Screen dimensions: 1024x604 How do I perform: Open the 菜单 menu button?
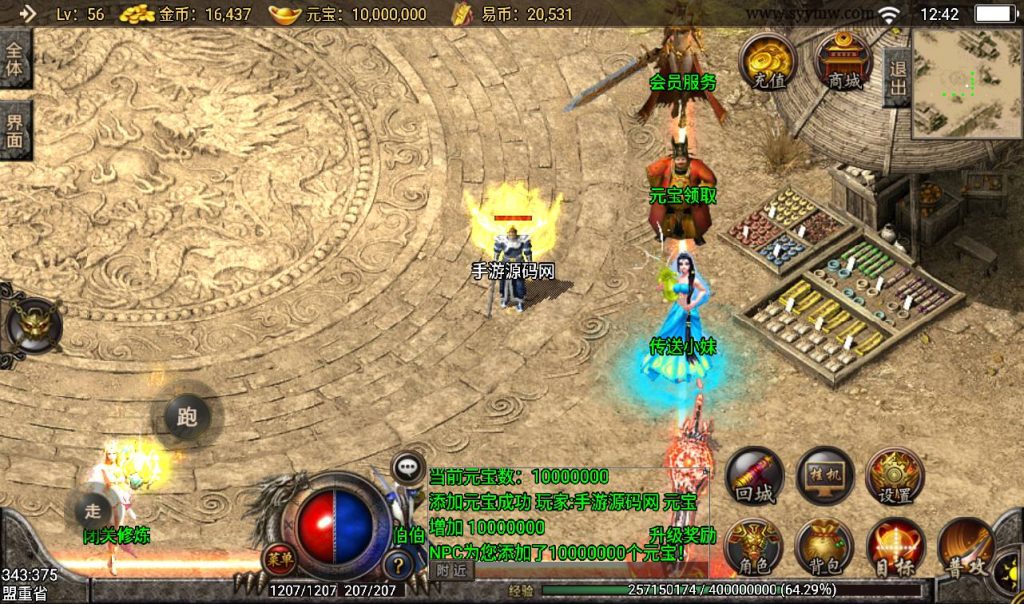coord(279,559)
